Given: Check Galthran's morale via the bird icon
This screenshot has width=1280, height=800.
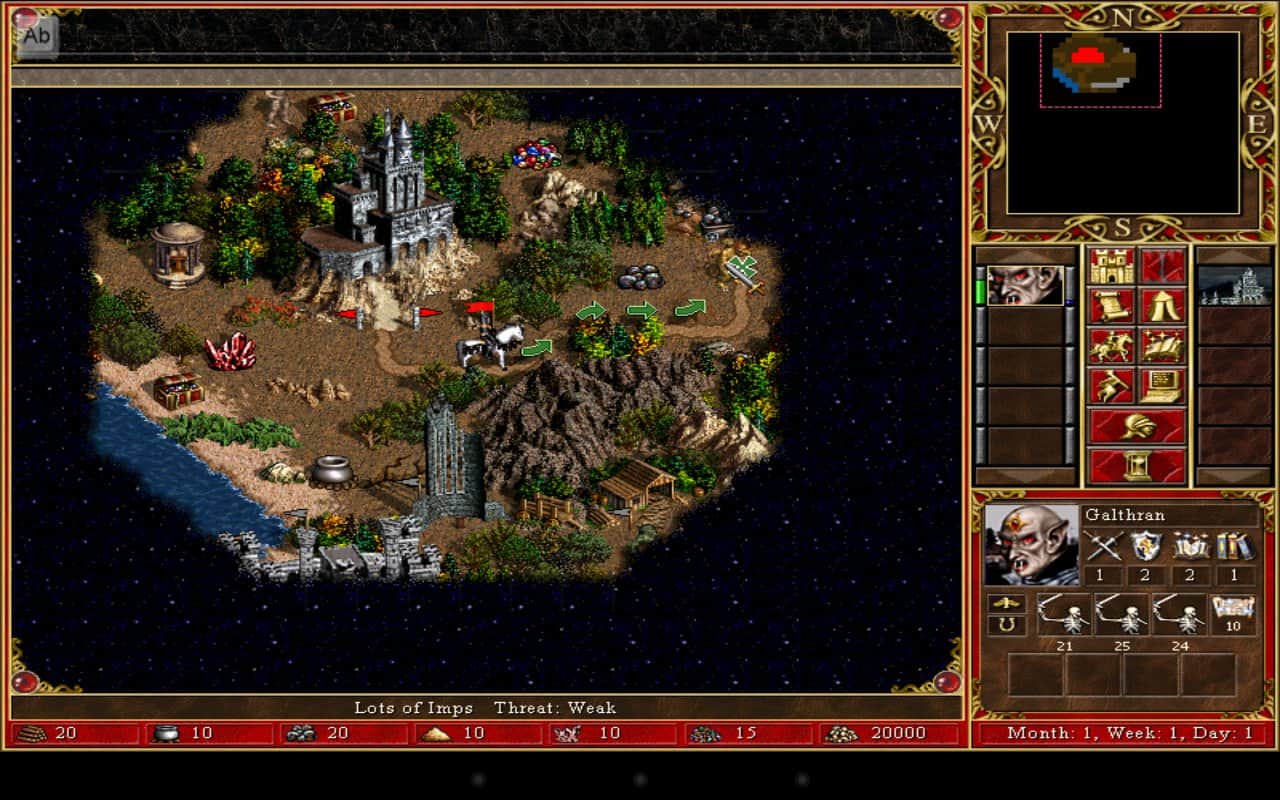Looking at the screenshot, I should 1005,600.
